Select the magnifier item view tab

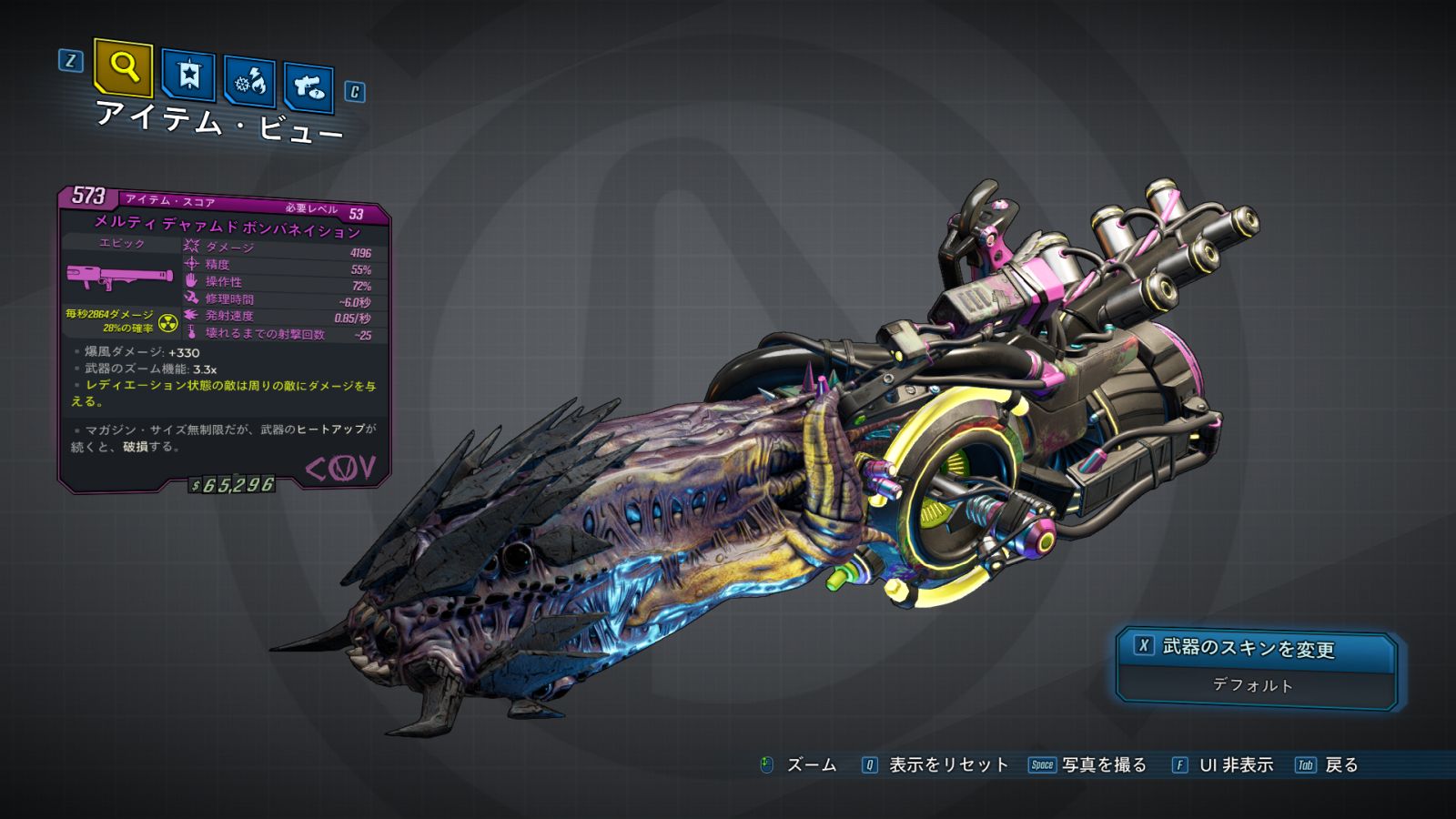pos(123,67)
